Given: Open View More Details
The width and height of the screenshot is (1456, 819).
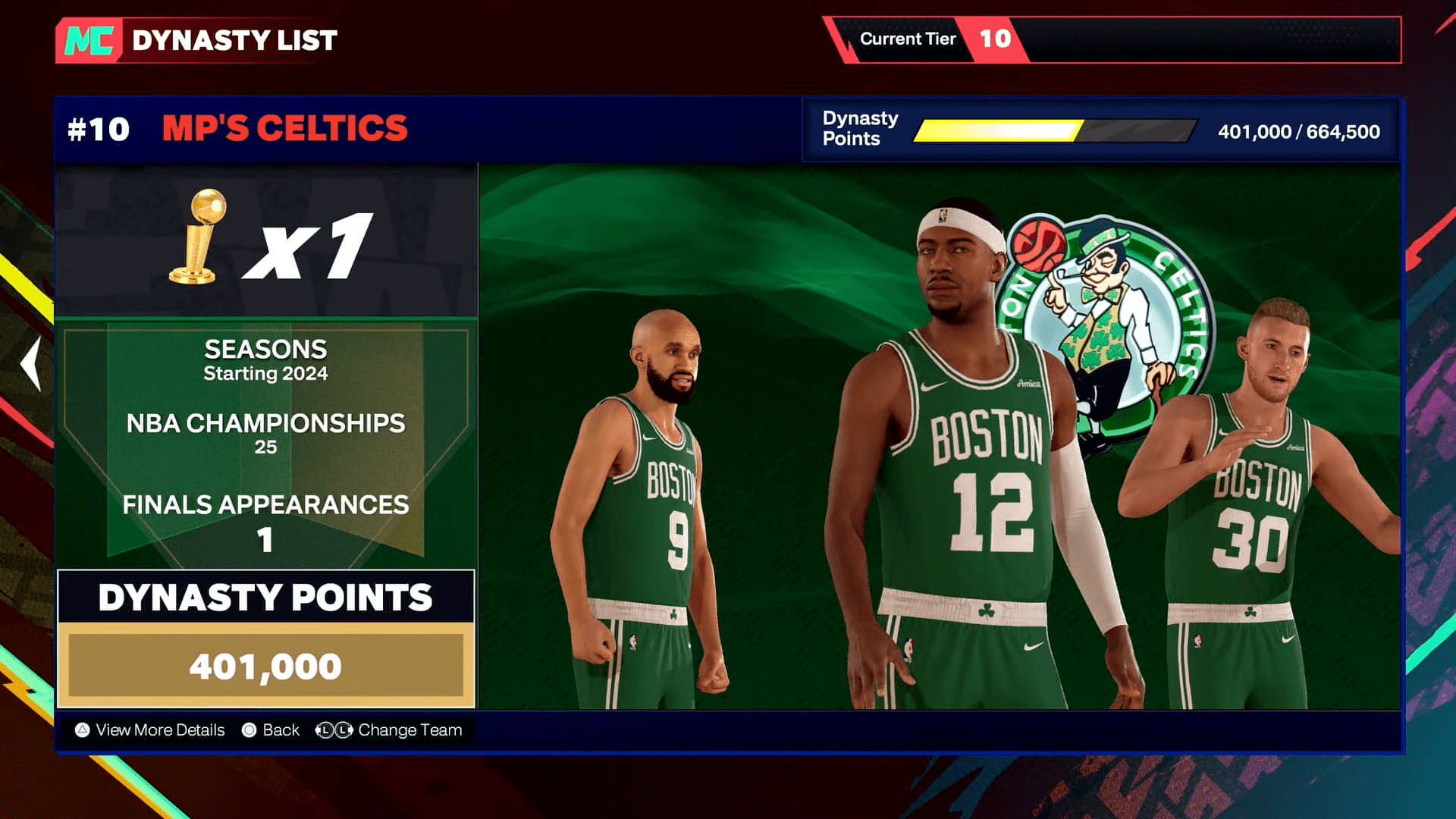Looking at the screenshot, I should (159, 730).
